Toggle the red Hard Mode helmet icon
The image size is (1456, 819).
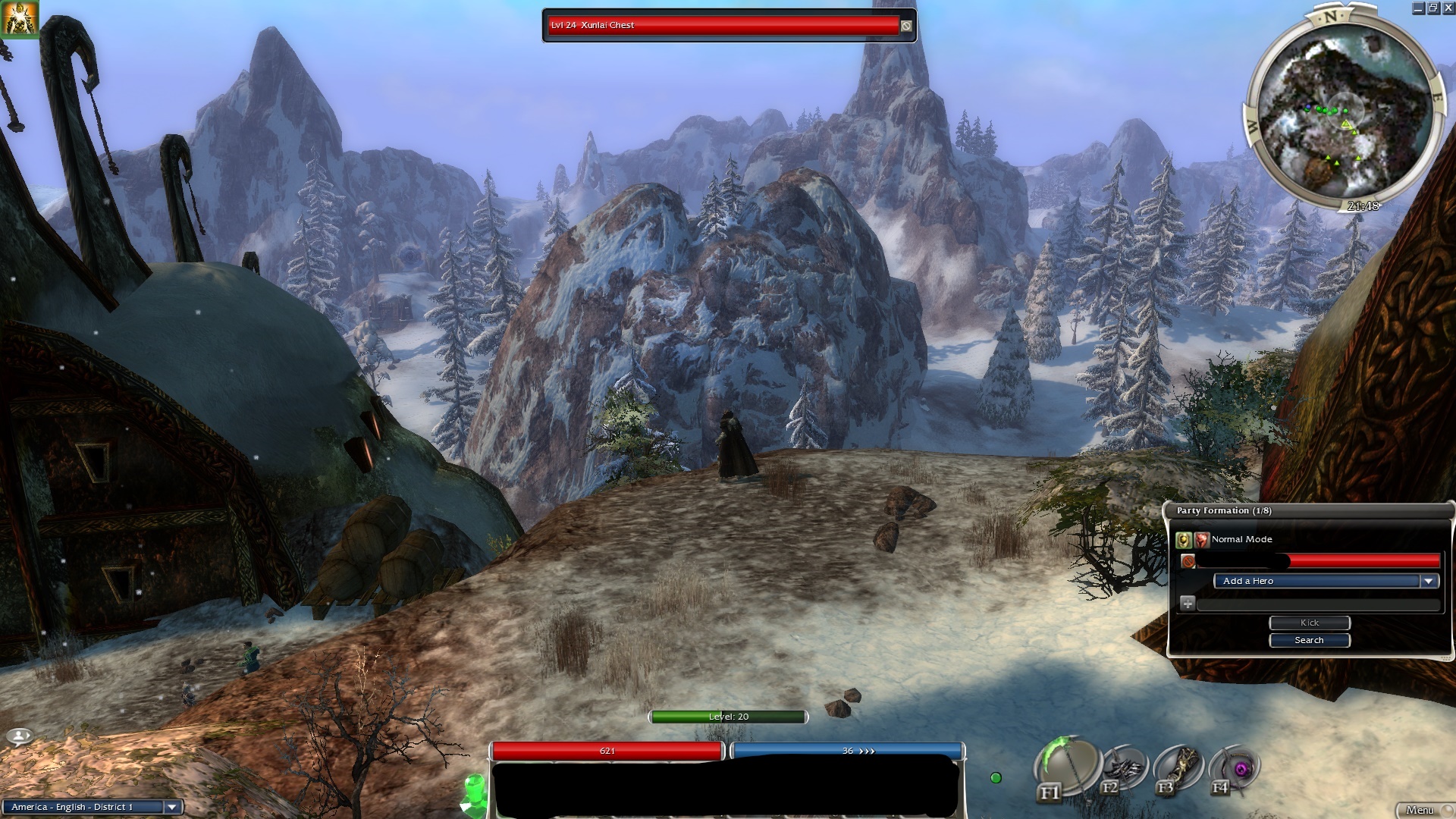point(1201,540)
